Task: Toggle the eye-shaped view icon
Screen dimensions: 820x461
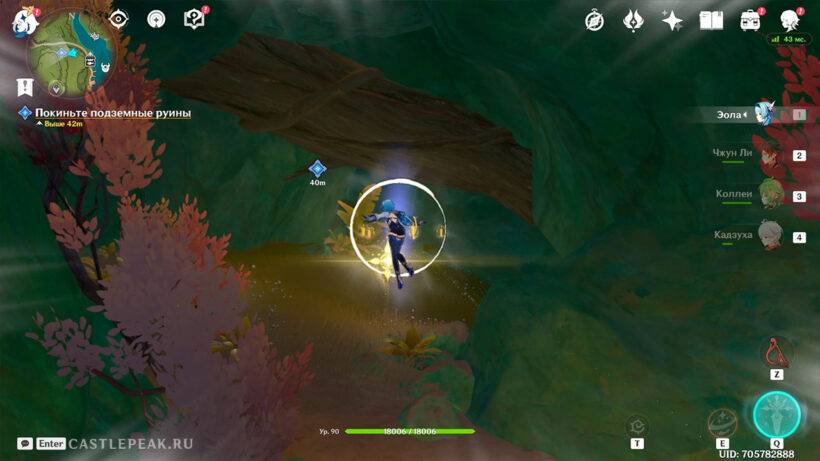Action: click(119, 19)
